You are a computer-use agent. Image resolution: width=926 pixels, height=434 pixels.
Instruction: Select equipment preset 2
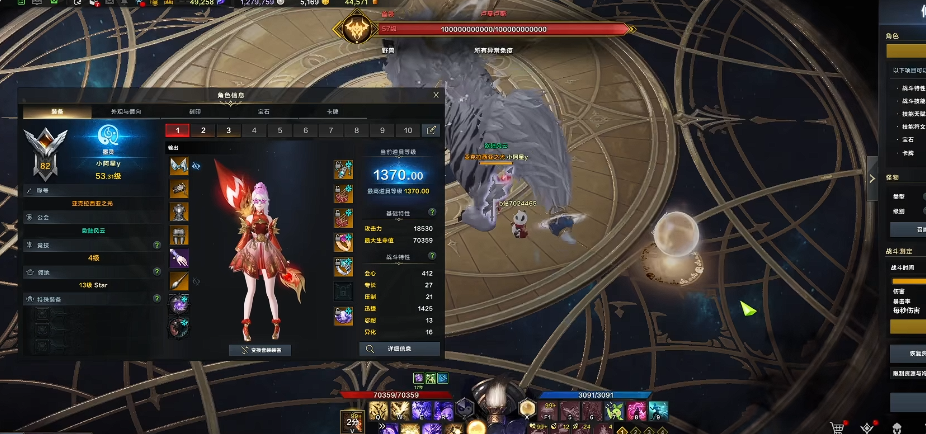coord(203,130)
